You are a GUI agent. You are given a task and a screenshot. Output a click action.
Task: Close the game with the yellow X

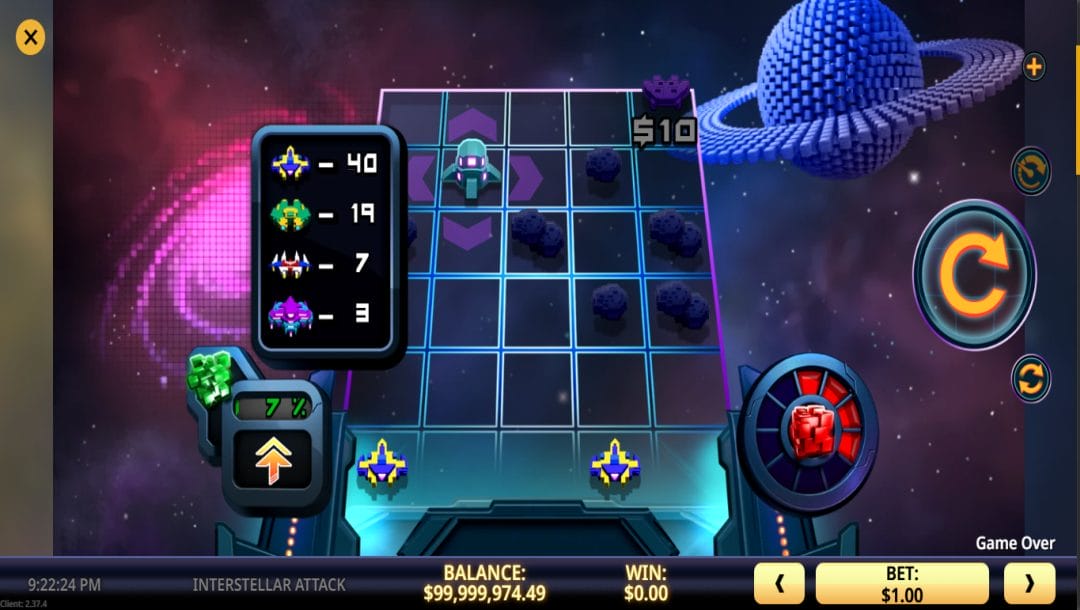[31, 38]
